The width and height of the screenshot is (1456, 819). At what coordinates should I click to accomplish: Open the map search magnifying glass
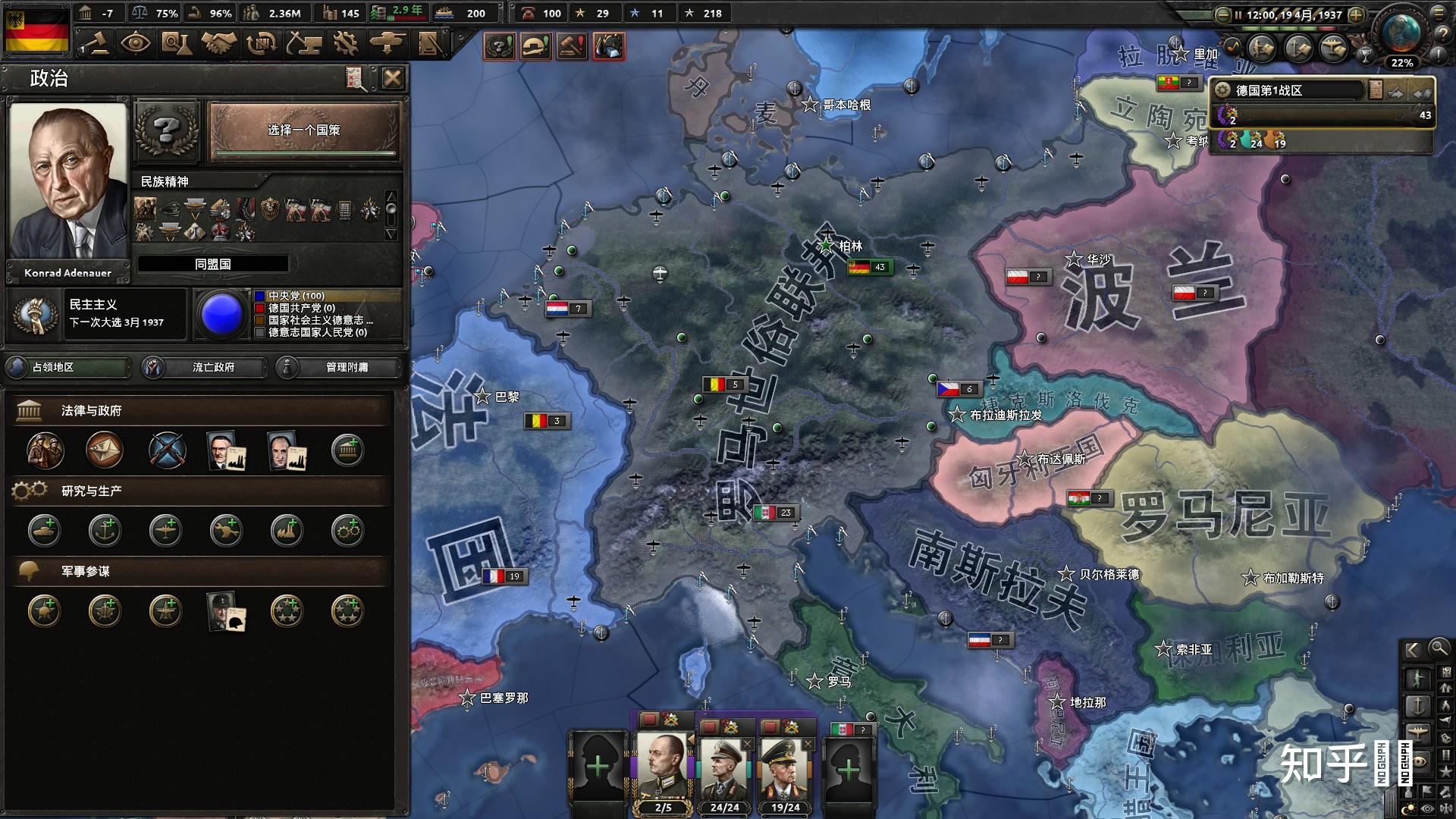pyautogui.click(x=1439, y=648)
